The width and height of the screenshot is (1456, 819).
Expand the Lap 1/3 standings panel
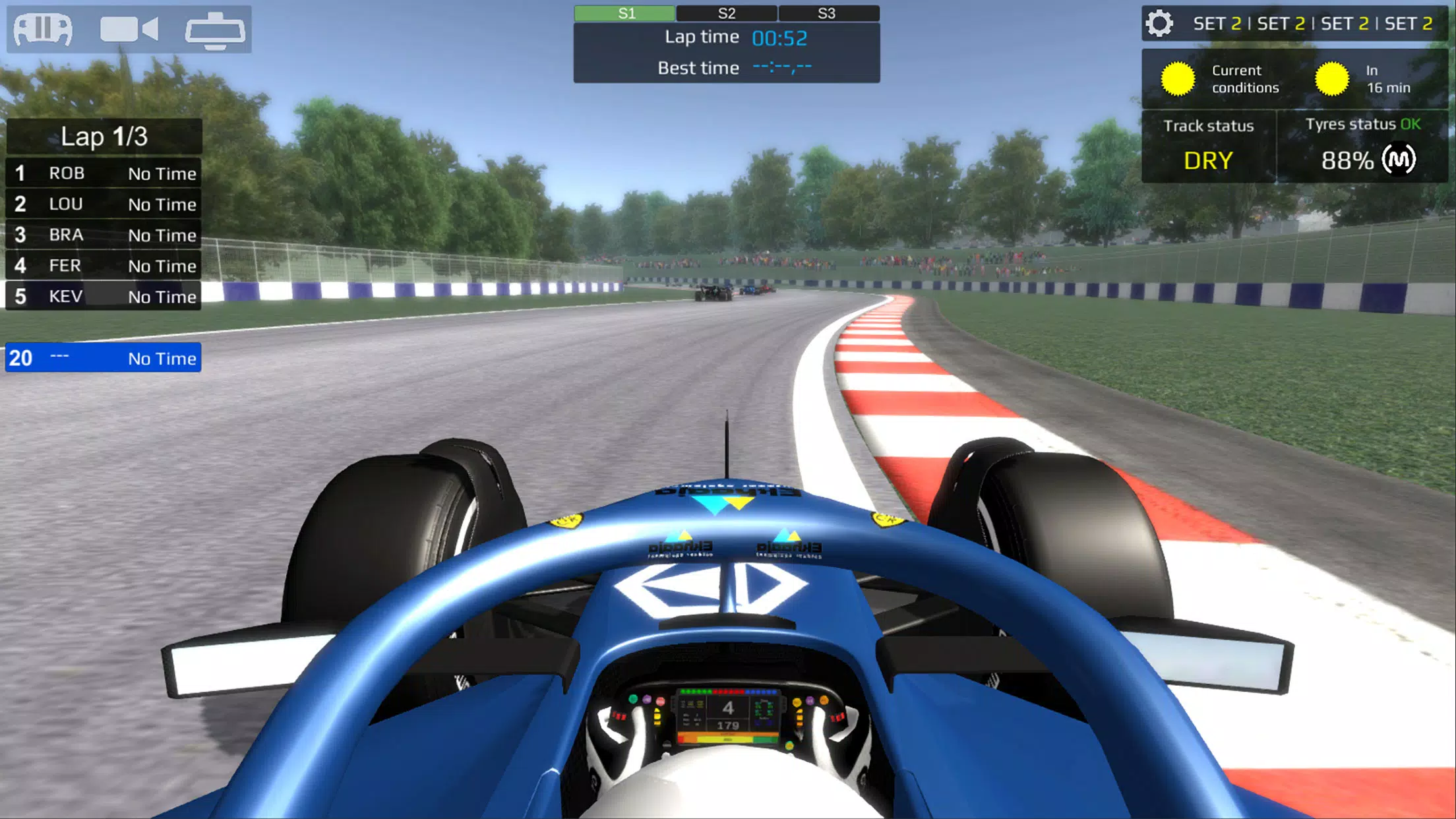click(104, 137)
